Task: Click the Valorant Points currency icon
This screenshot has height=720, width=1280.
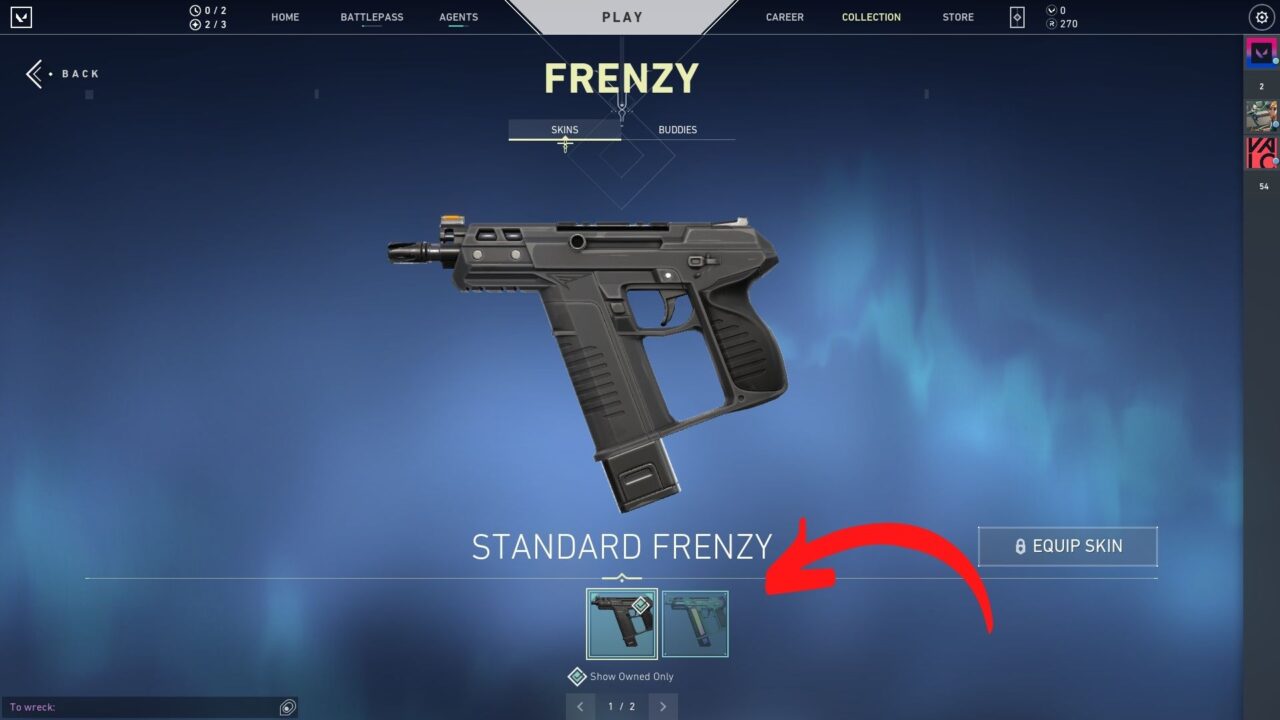Action: tap(1049, 10)
